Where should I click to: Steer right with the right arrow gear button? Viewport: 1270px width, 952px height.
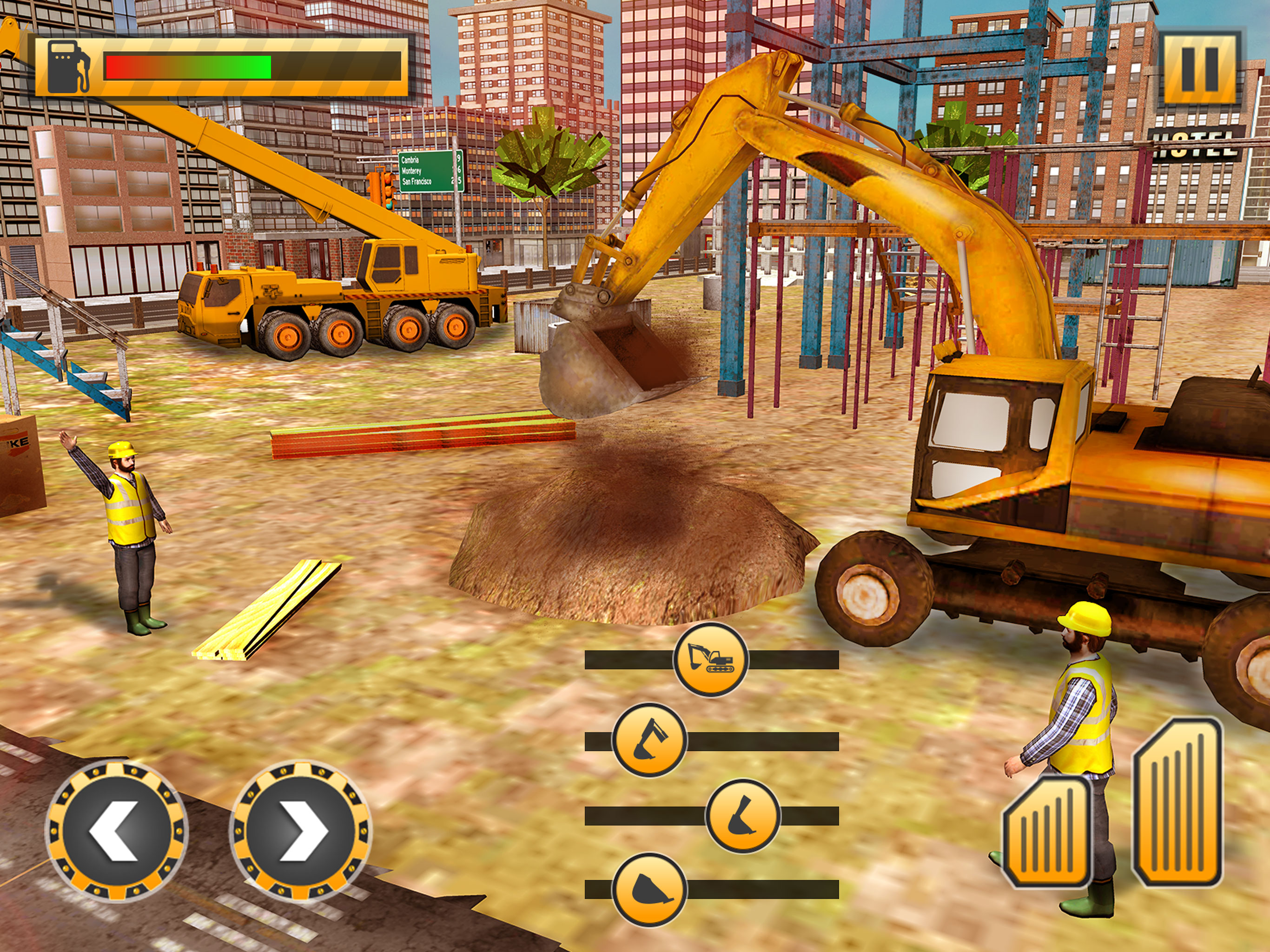pyautogui.click(x=300, y=830)
